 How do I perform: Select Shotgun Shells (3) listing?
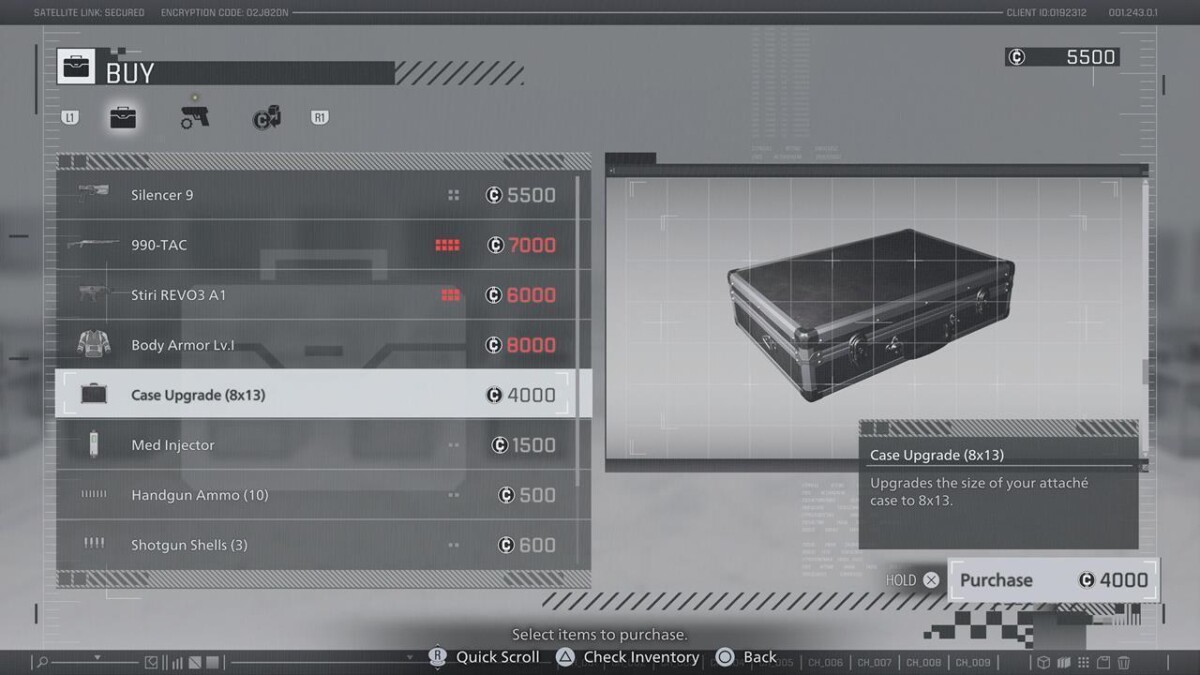[x=320, y=545]
